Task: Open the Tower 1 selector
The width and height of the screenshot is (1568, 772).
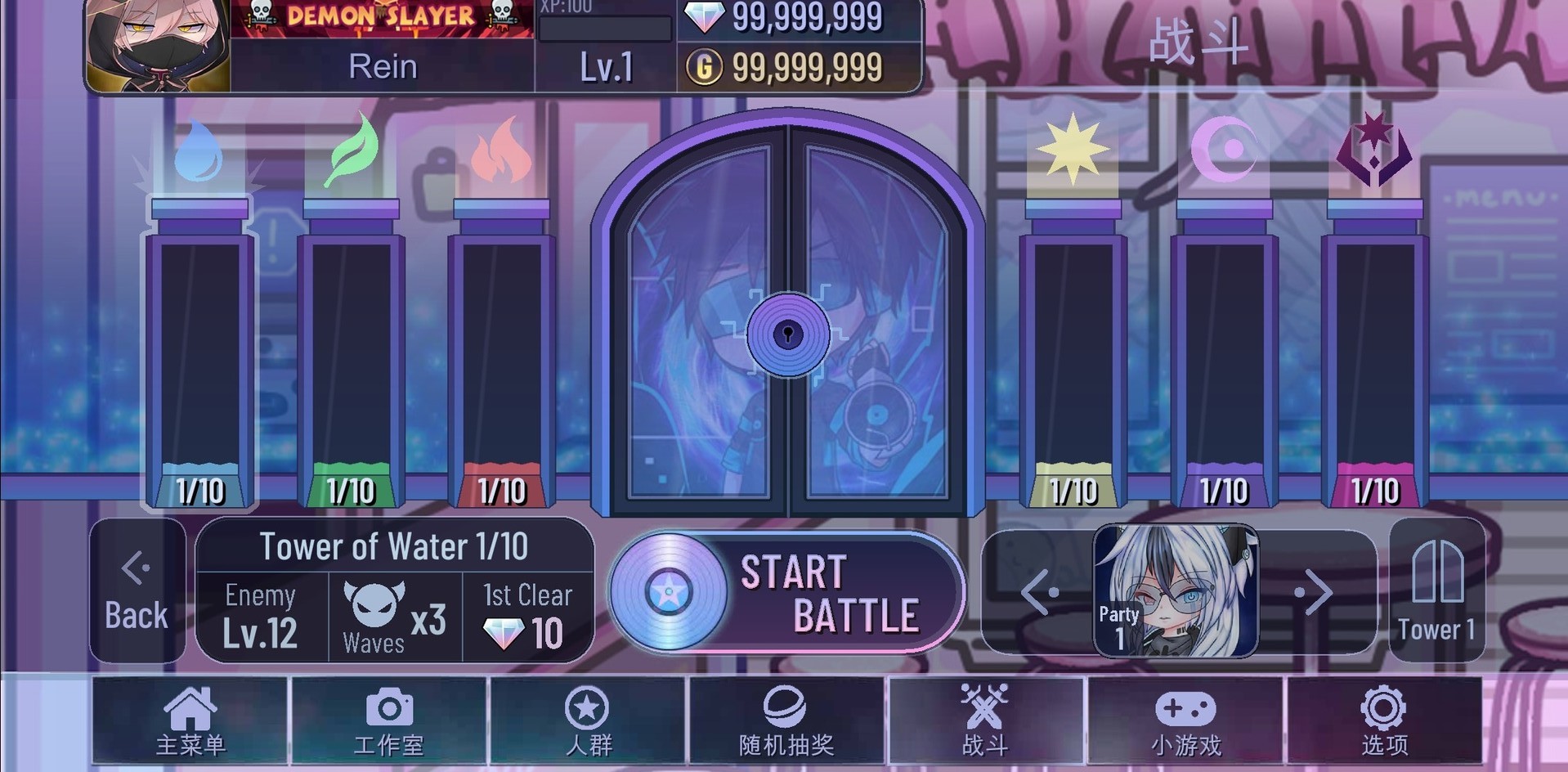Action: coord(1436,590)
